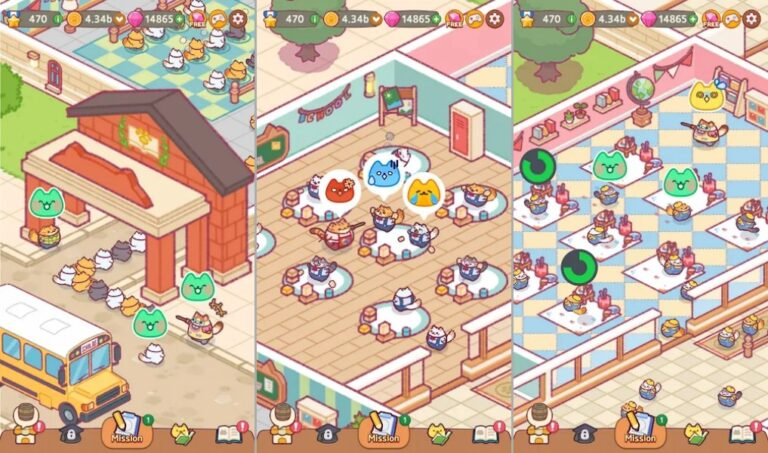Choose Mission in the checkered-floor cafeteria screenshot

pos(639,430)
